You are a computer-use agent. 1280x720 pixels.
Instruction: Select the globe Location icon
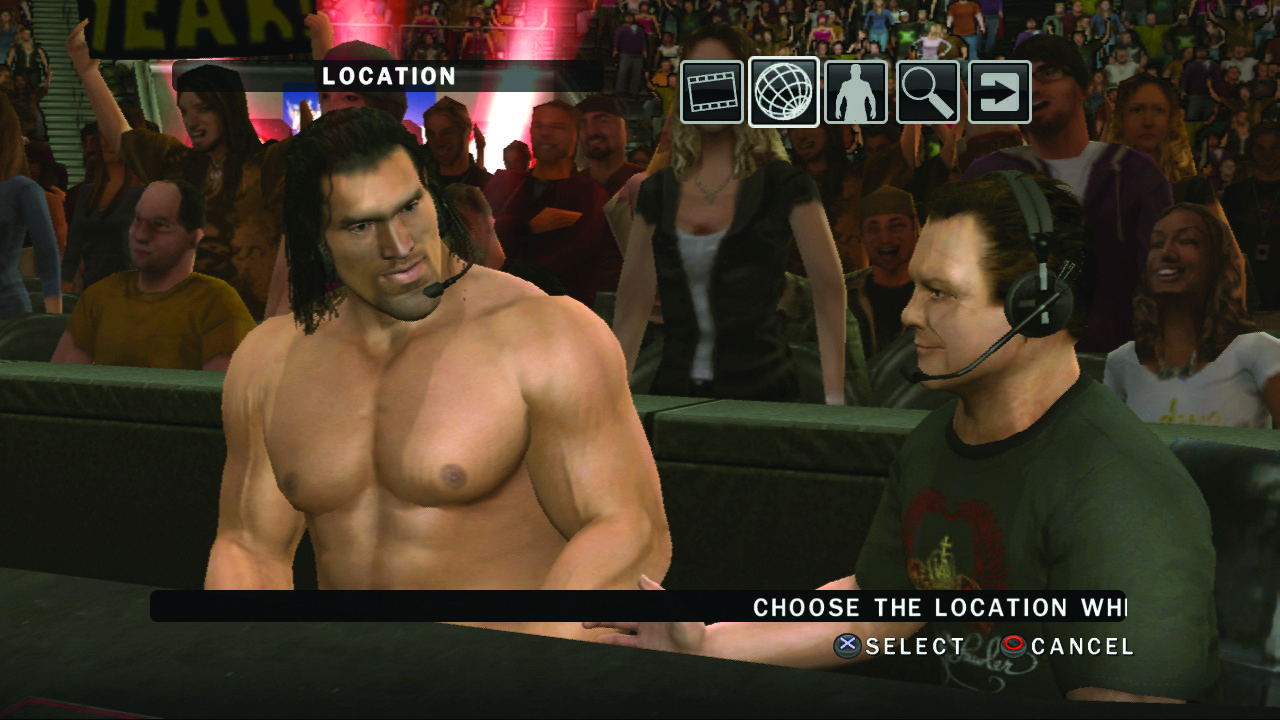tap(784, 92)
